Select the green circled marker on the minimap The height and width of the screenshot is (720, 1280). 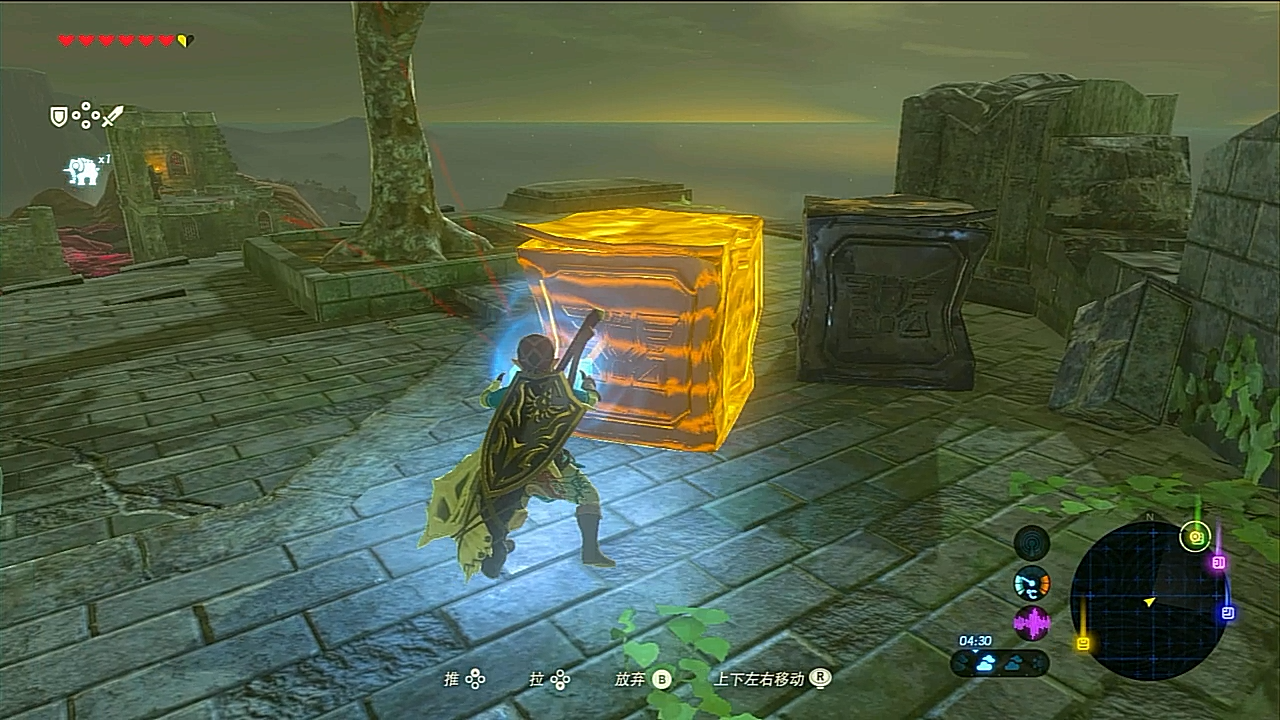pos(1194,537)
